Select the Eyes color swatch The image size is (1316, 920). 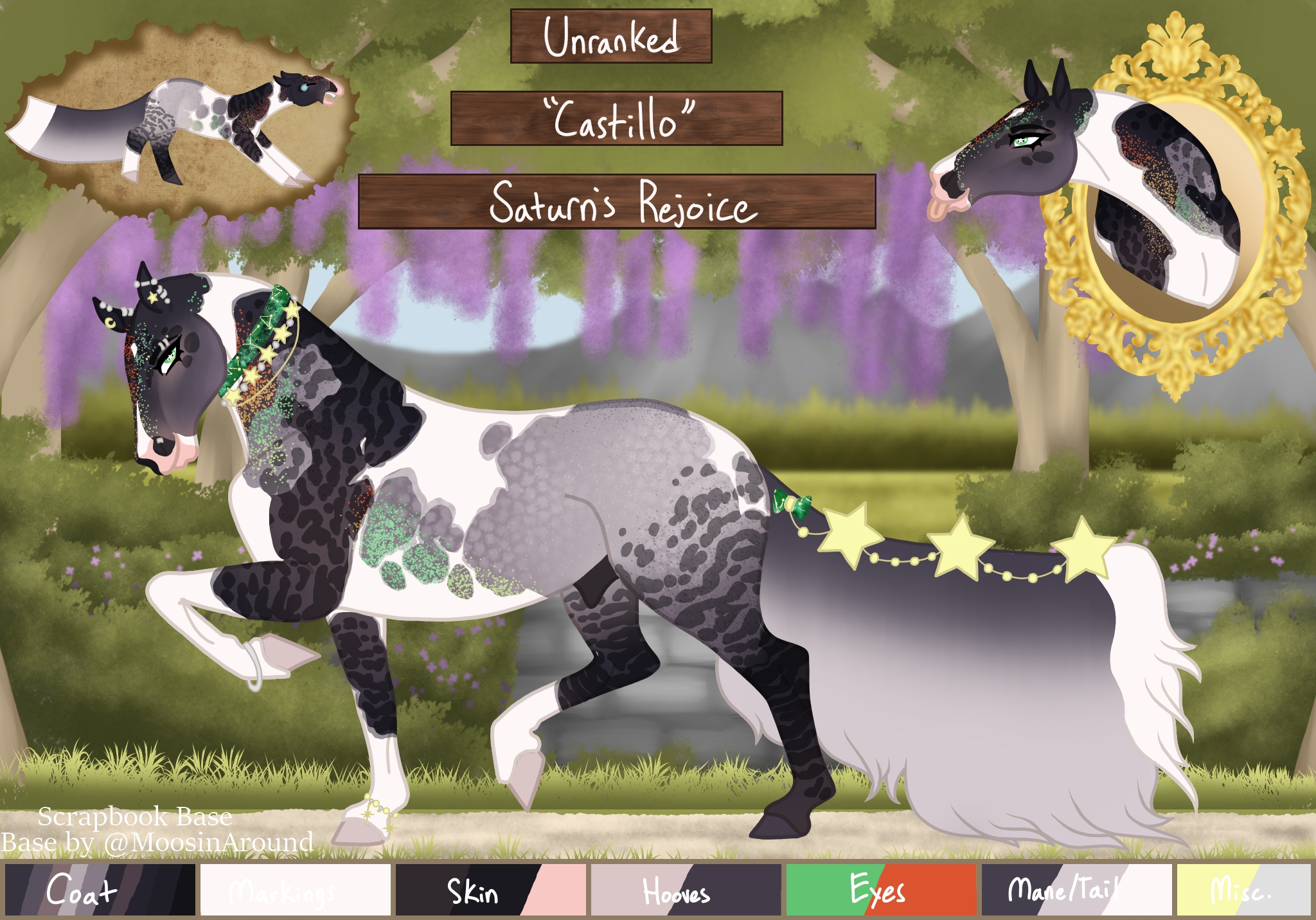(881, 890)
